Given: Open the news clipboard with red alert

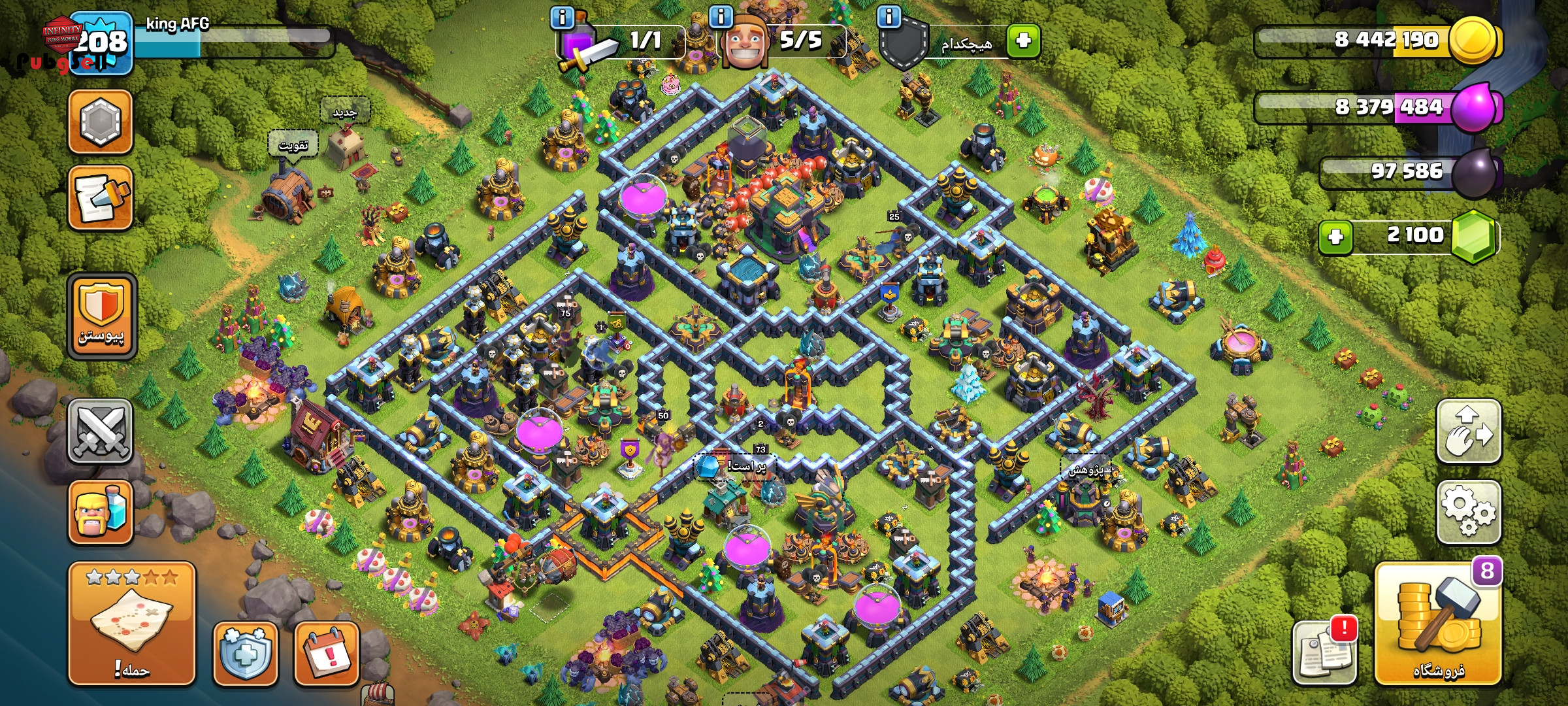Looking at the screenshot, I should click(x=1324, y=652).
